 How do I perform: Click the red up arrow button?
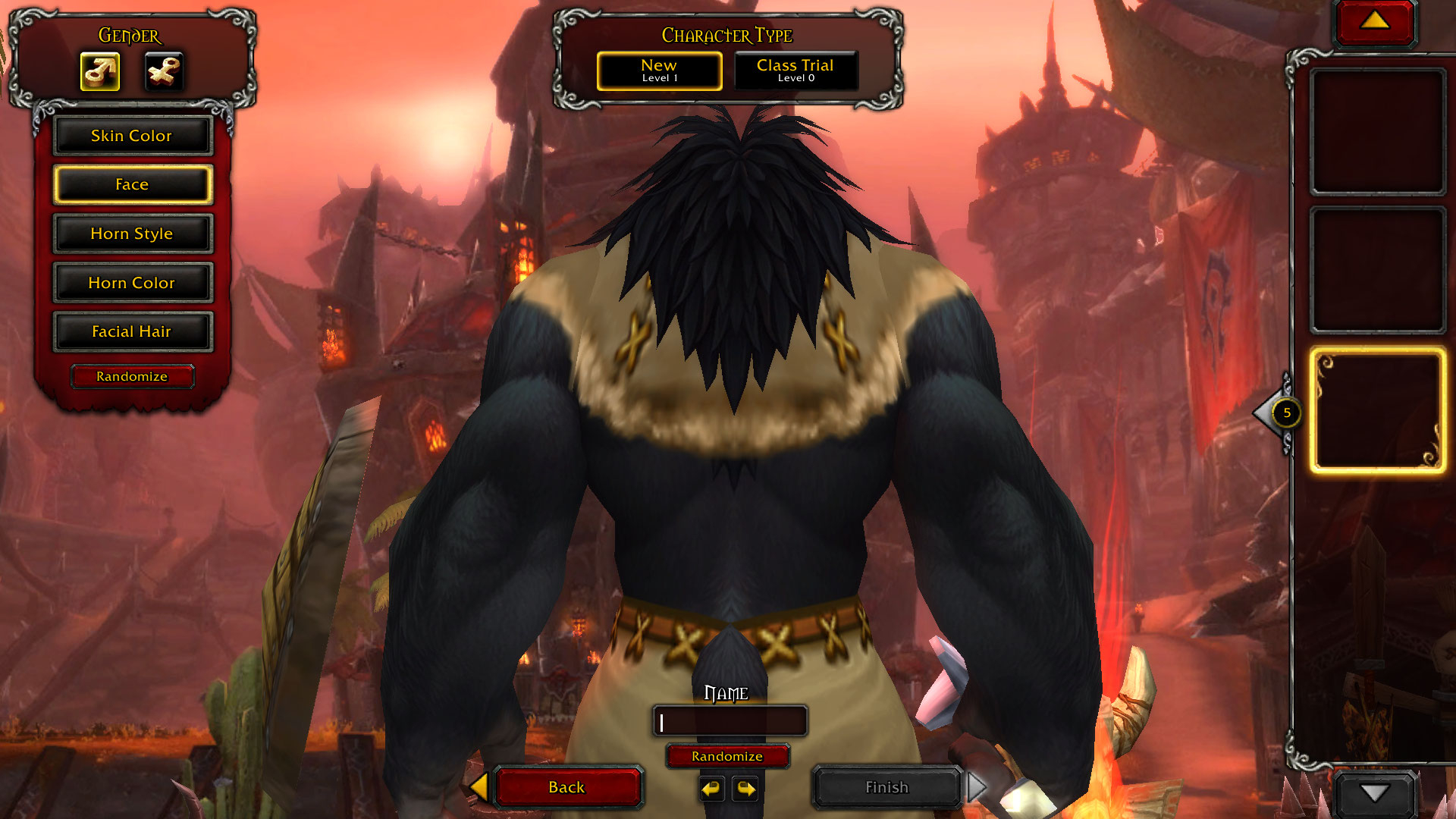pos(1374,21)
